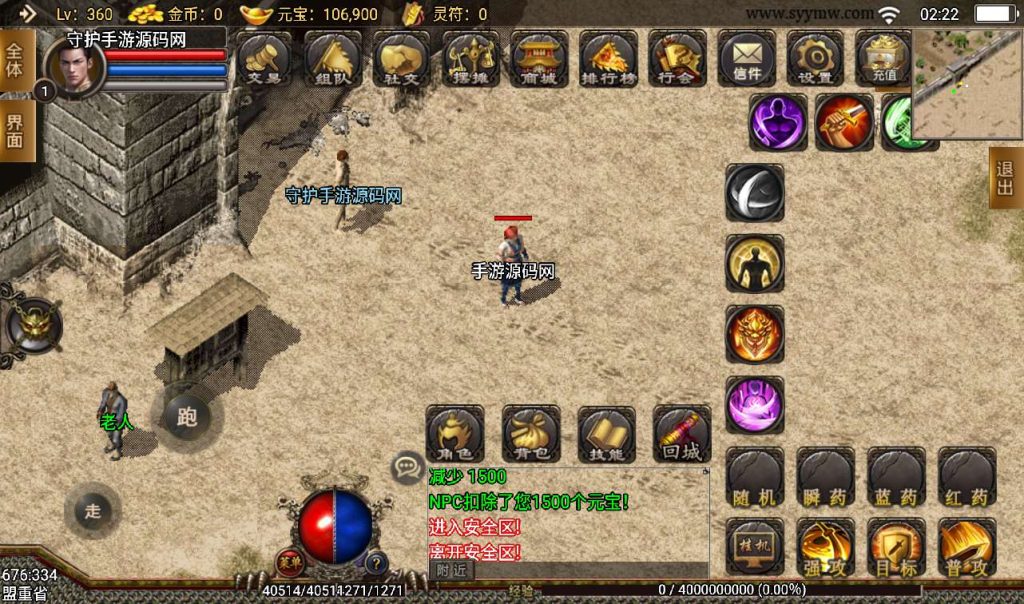
Task: Open the 设置 settings gear
Action: (815, 57)
